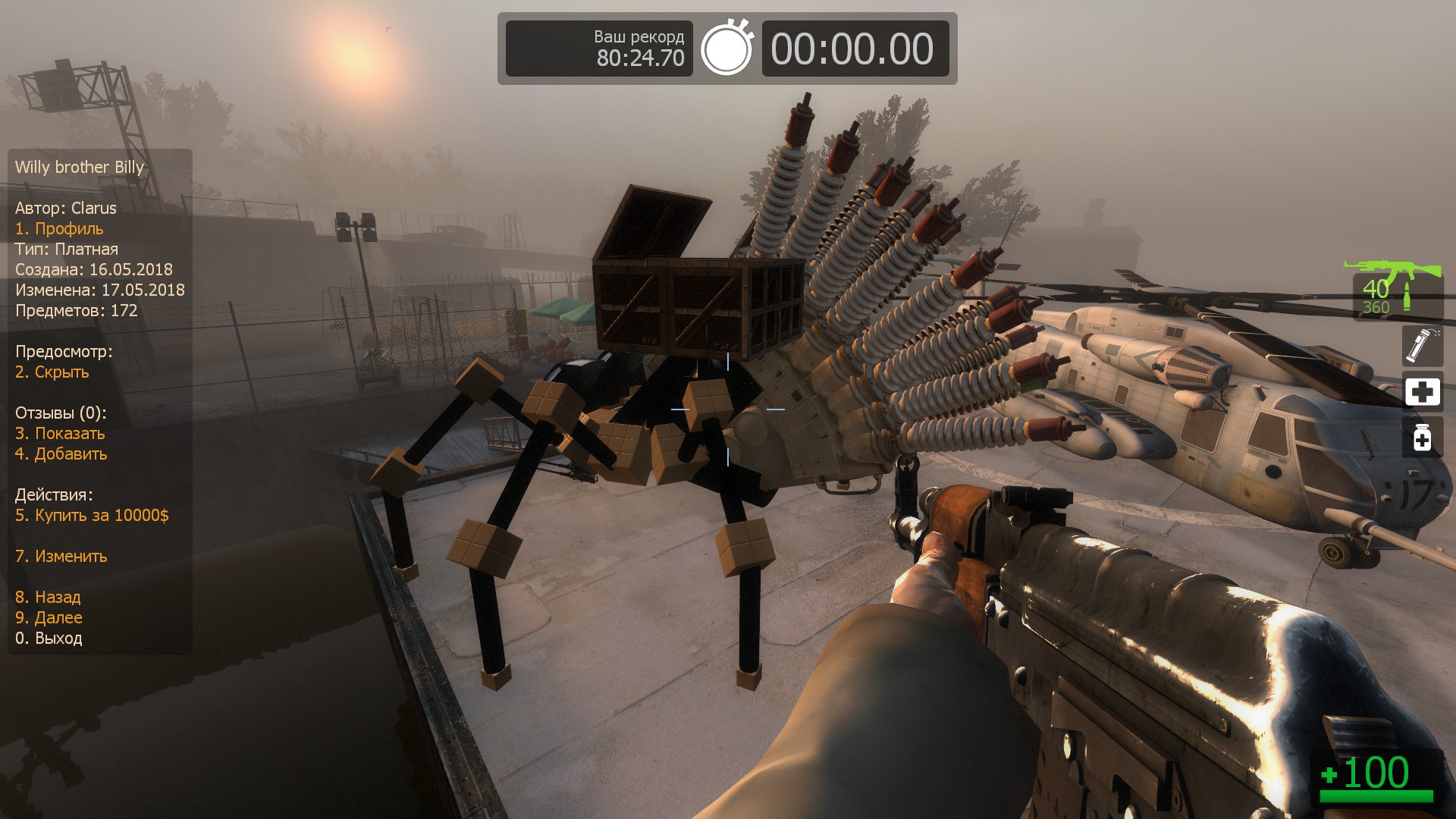Select the first aid kit slot

1422,392
